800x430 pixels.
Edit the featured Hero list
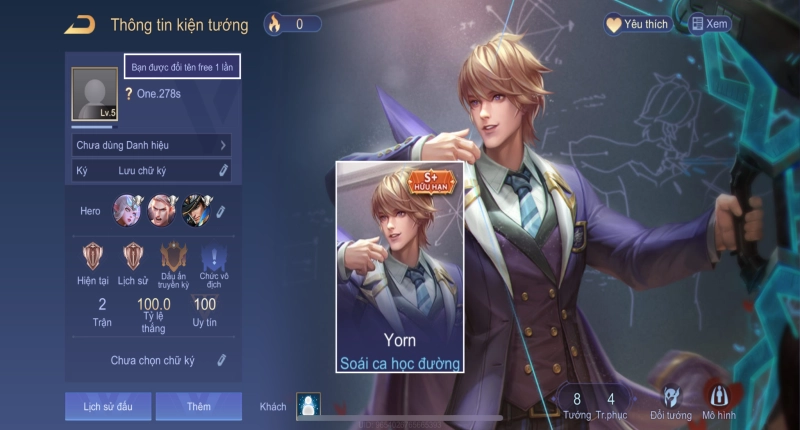click(222, 211)
